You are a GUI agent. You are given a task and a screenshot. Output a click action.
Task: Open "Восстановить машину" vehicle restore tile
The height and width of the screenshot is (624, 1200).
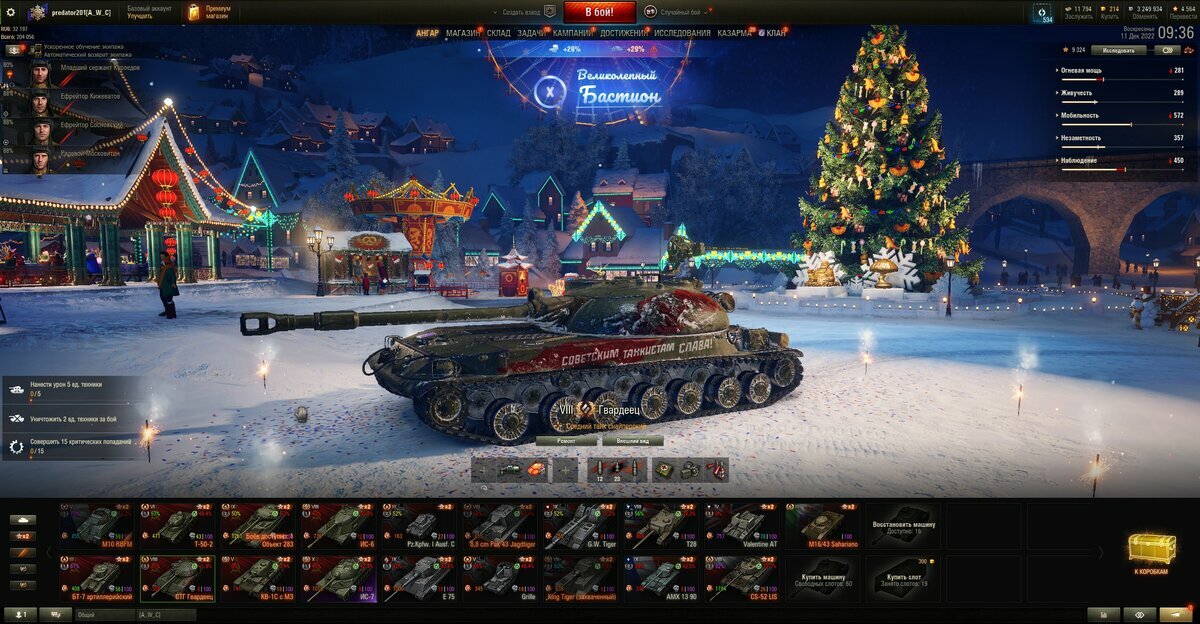[904, 526]
